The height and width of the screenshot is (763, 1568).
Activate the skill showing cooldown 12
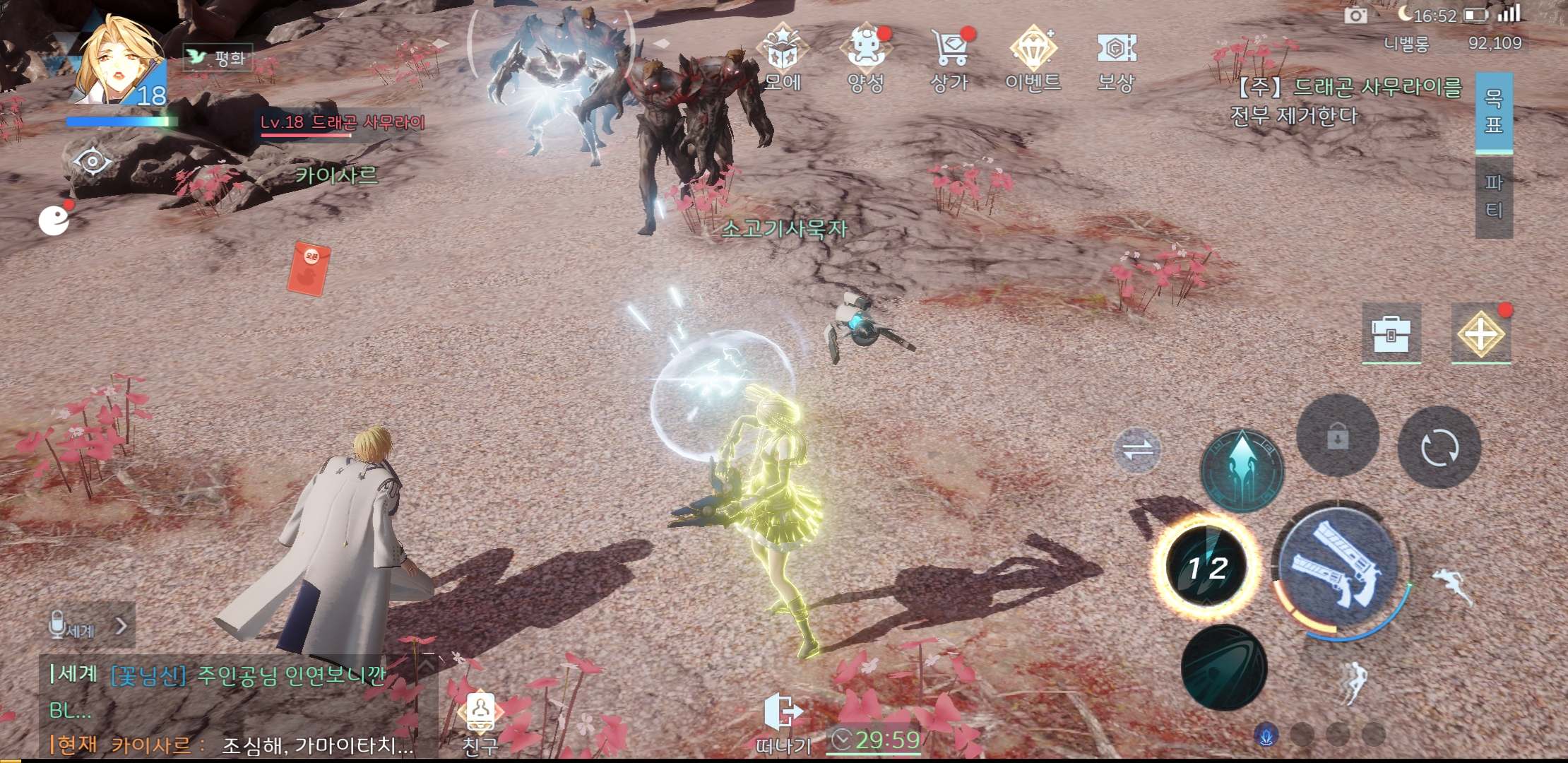click(1207, 566)
